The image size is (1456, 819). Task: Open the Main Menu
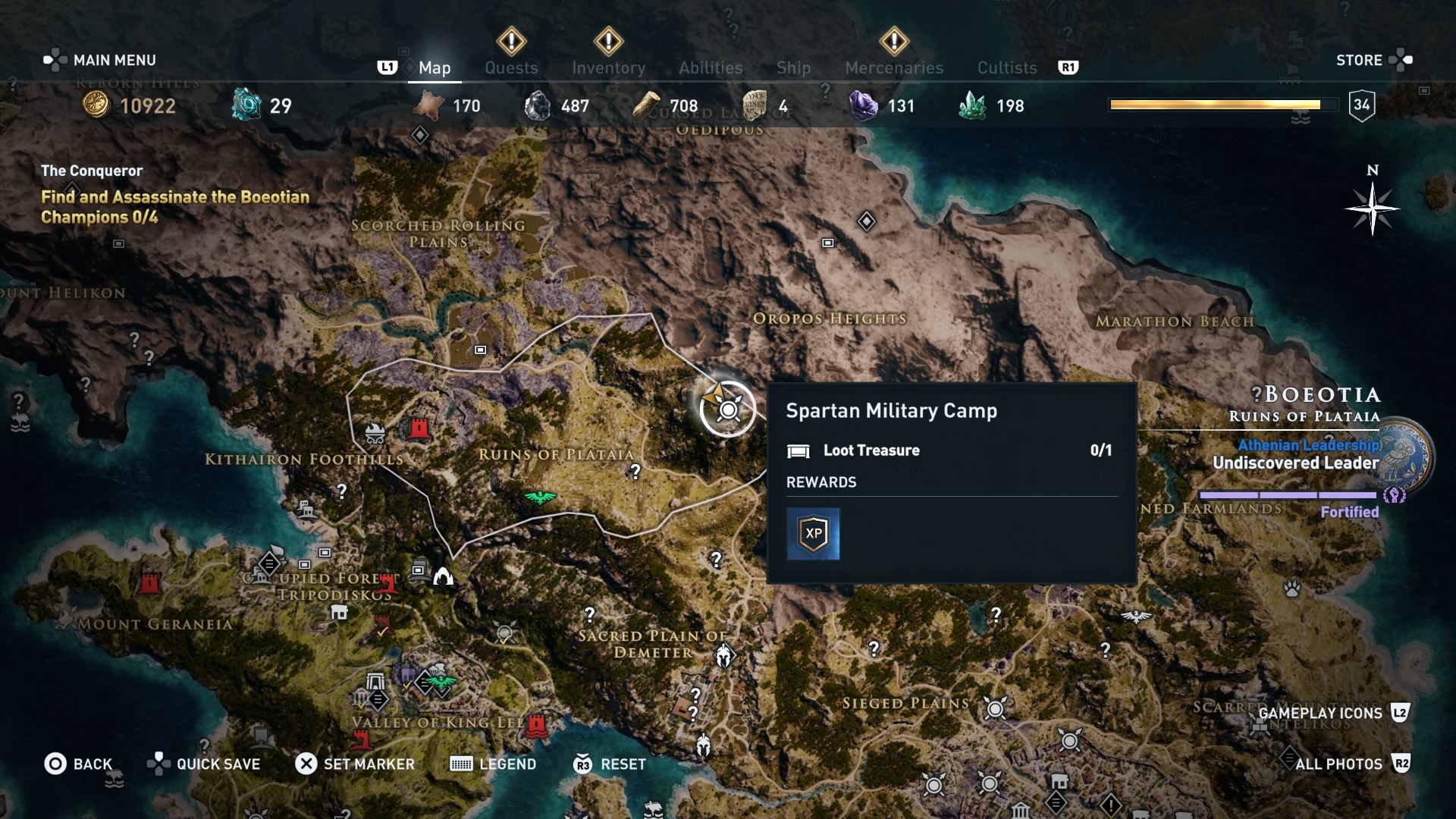(x=99, y=60)
